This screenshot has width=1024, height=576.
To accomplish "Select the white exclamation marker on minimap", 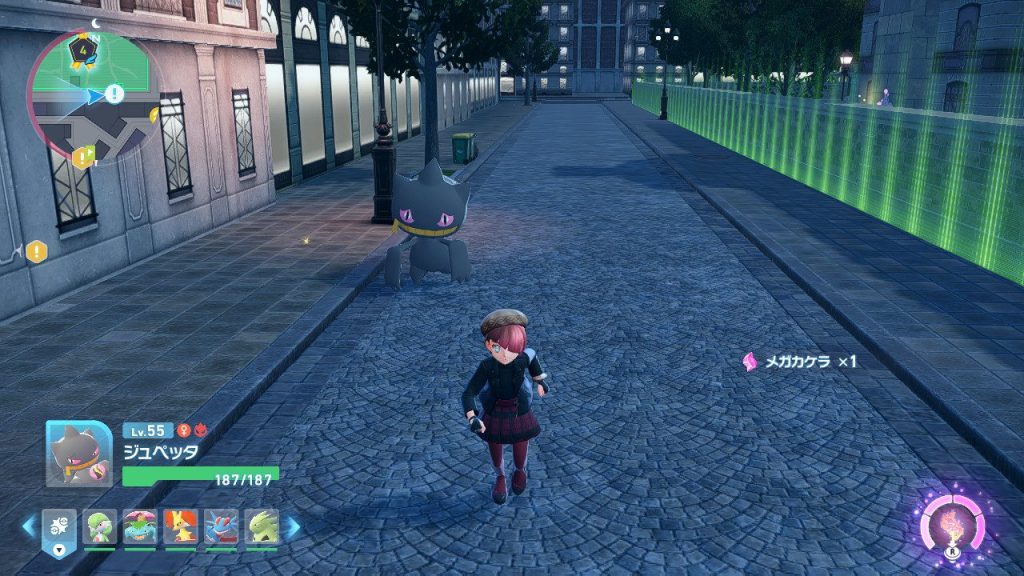I will (x=114, y=94).
